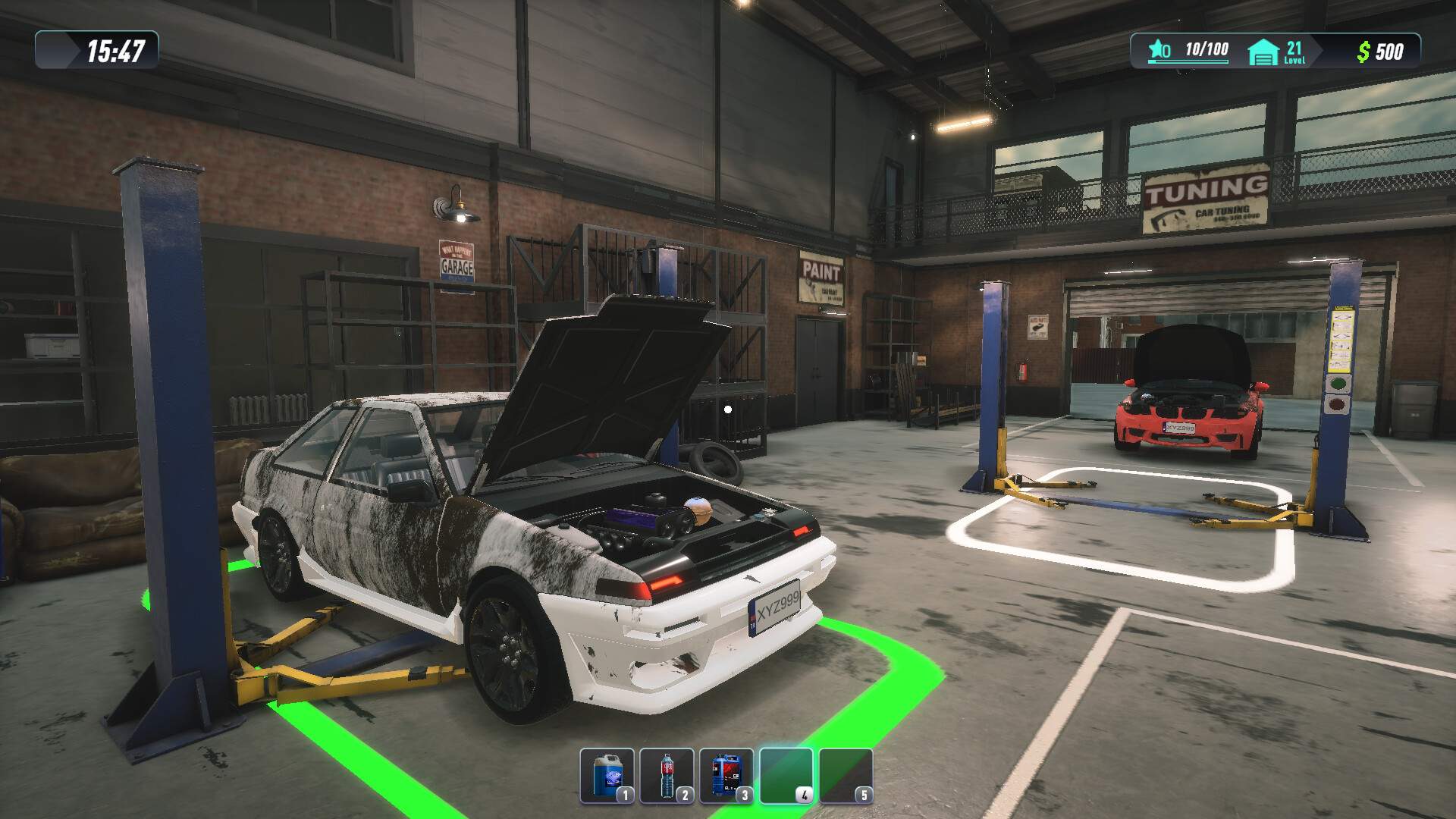Click the TUNING sign on the balcony railing
The image size is (1456, 819).
click(1204, 194)
